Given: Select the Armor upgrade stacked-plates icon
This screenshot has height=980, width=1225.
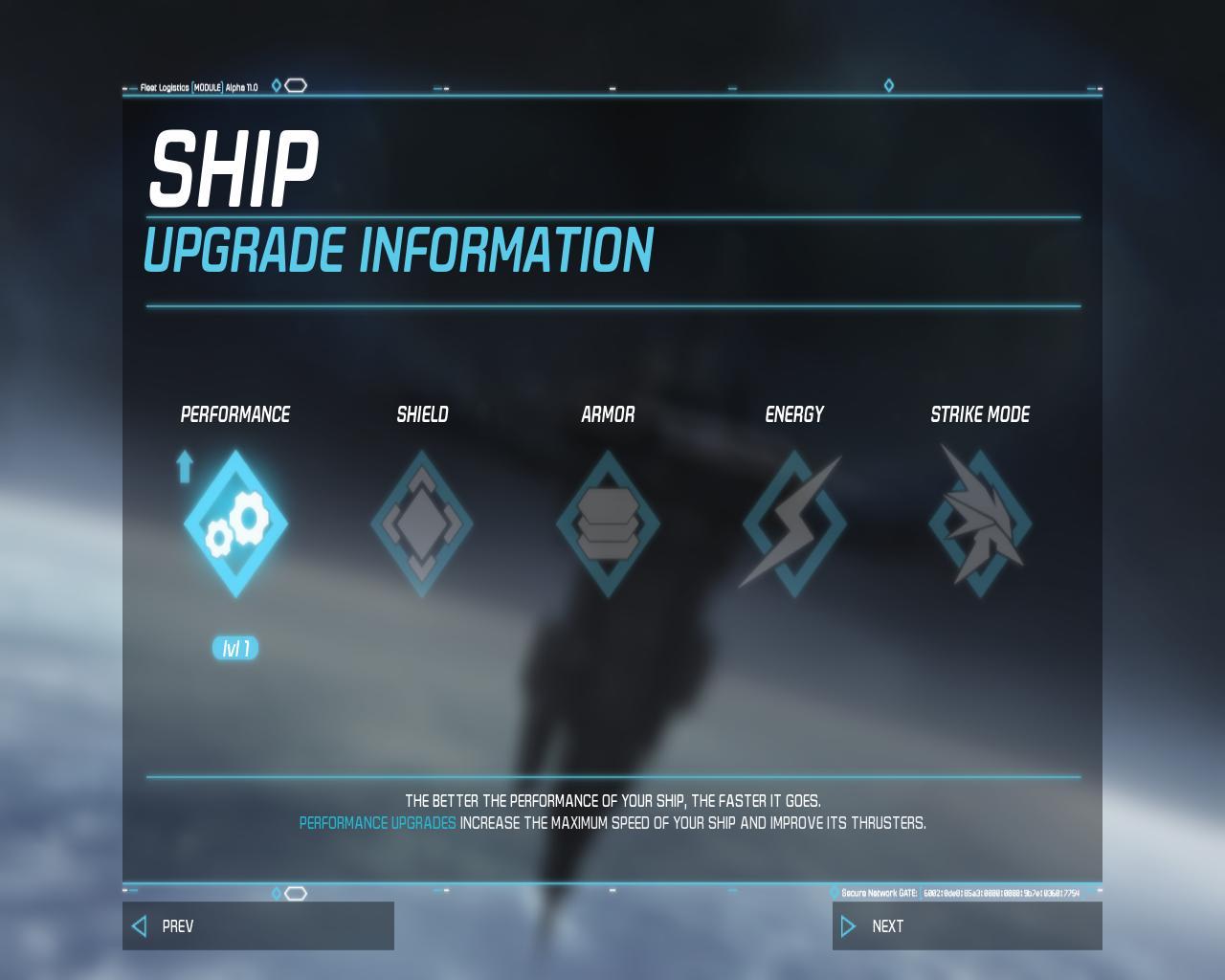Looking at the screenshot, I should coord(608,524).
